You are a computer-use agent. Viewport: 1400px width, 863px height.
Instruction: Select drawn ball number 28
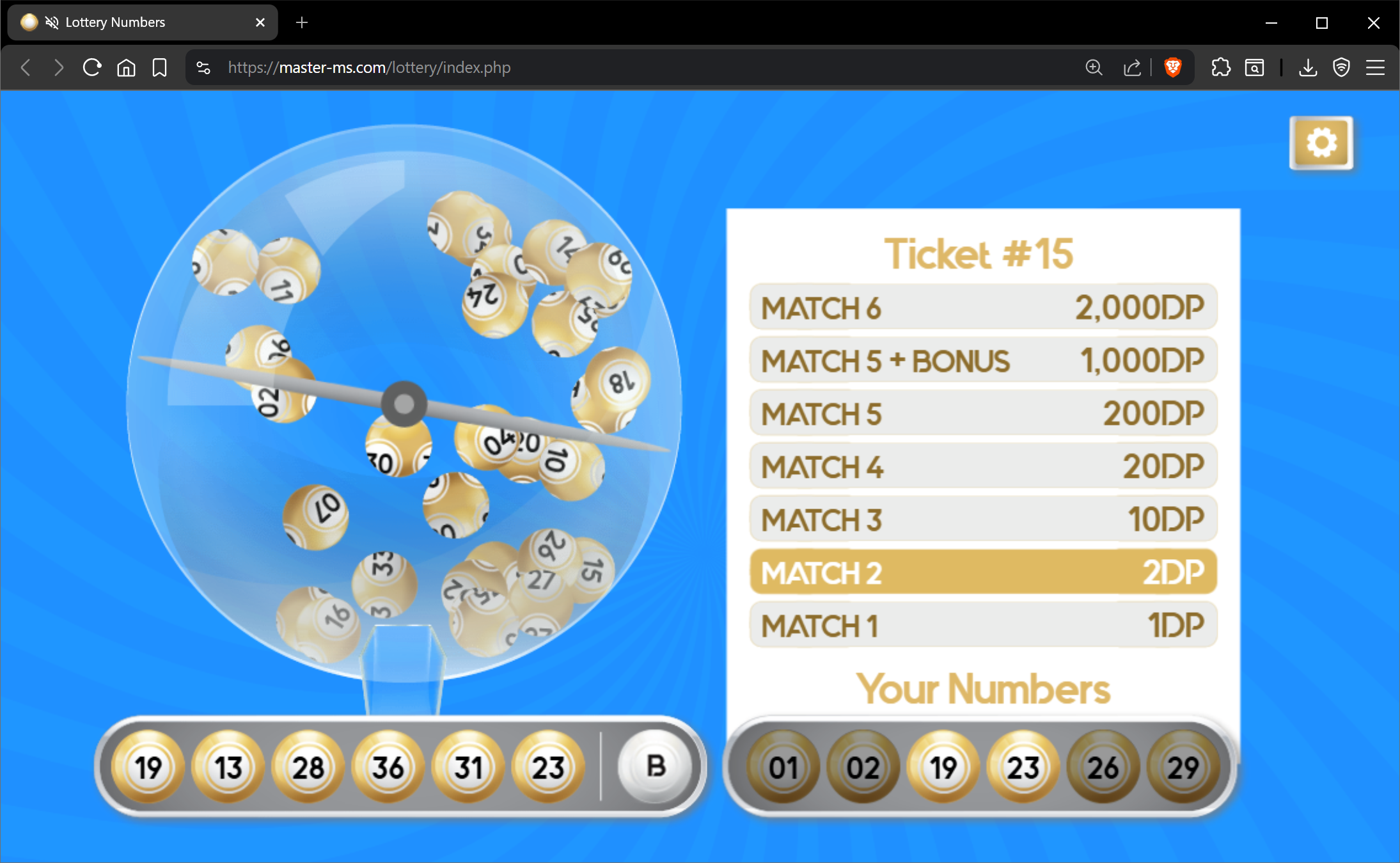(308, 767)
